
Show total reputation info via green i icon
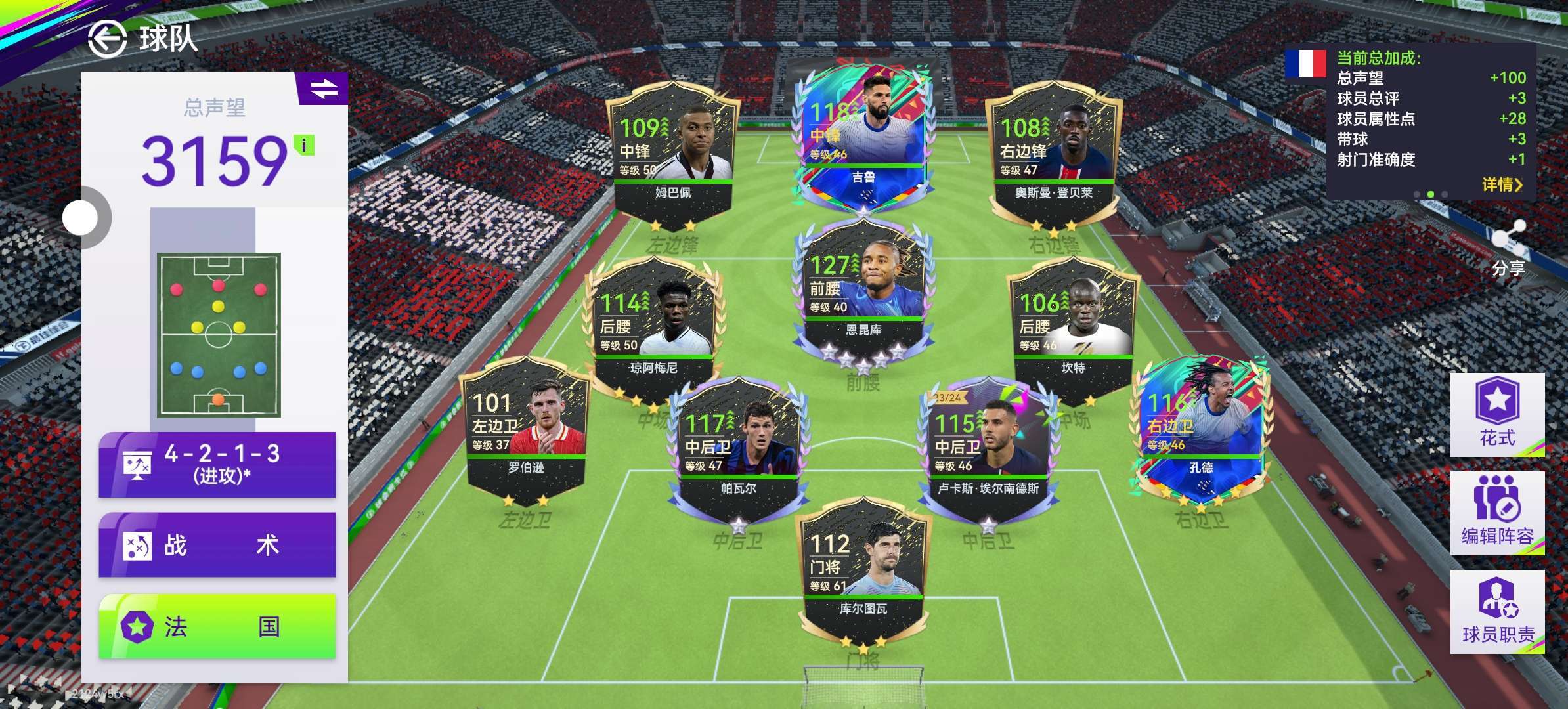tap(304, 145)
